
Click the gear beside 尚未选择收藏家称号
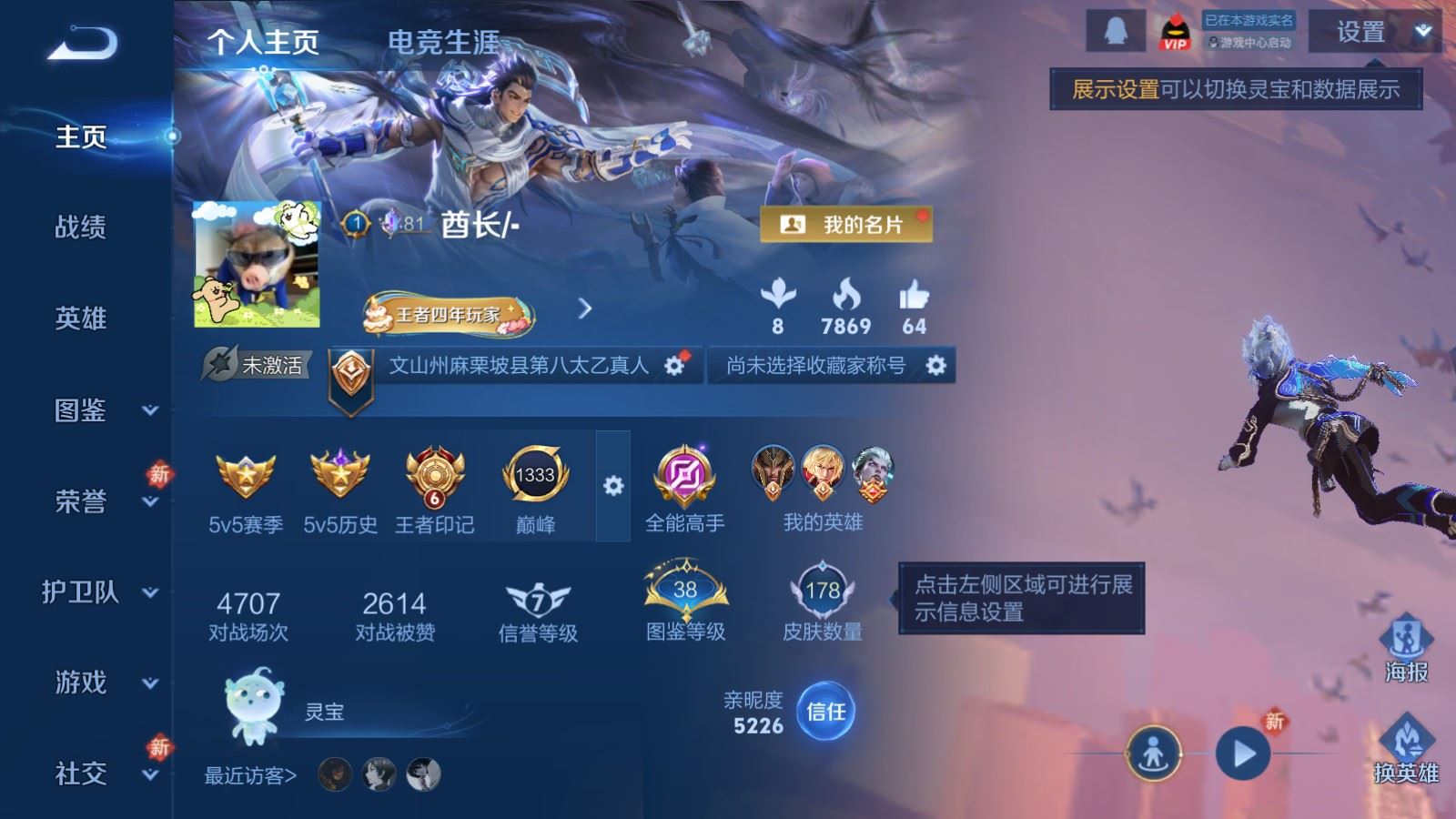pyautogui.click(x=935, y=363)
